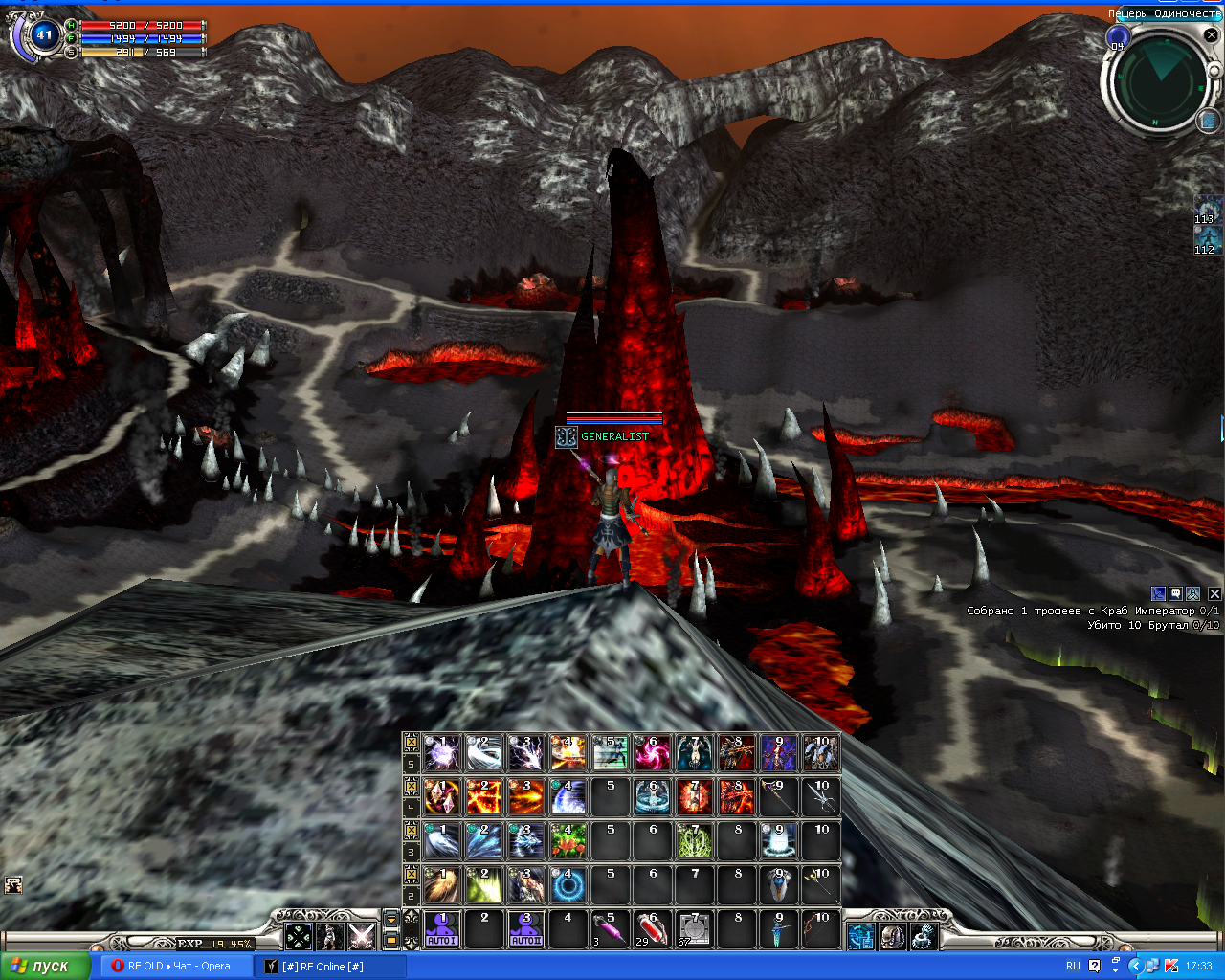
Task: Open the chat bubble icon above quest tracker
Action: pyautogui.click(x=1176, y=594)
